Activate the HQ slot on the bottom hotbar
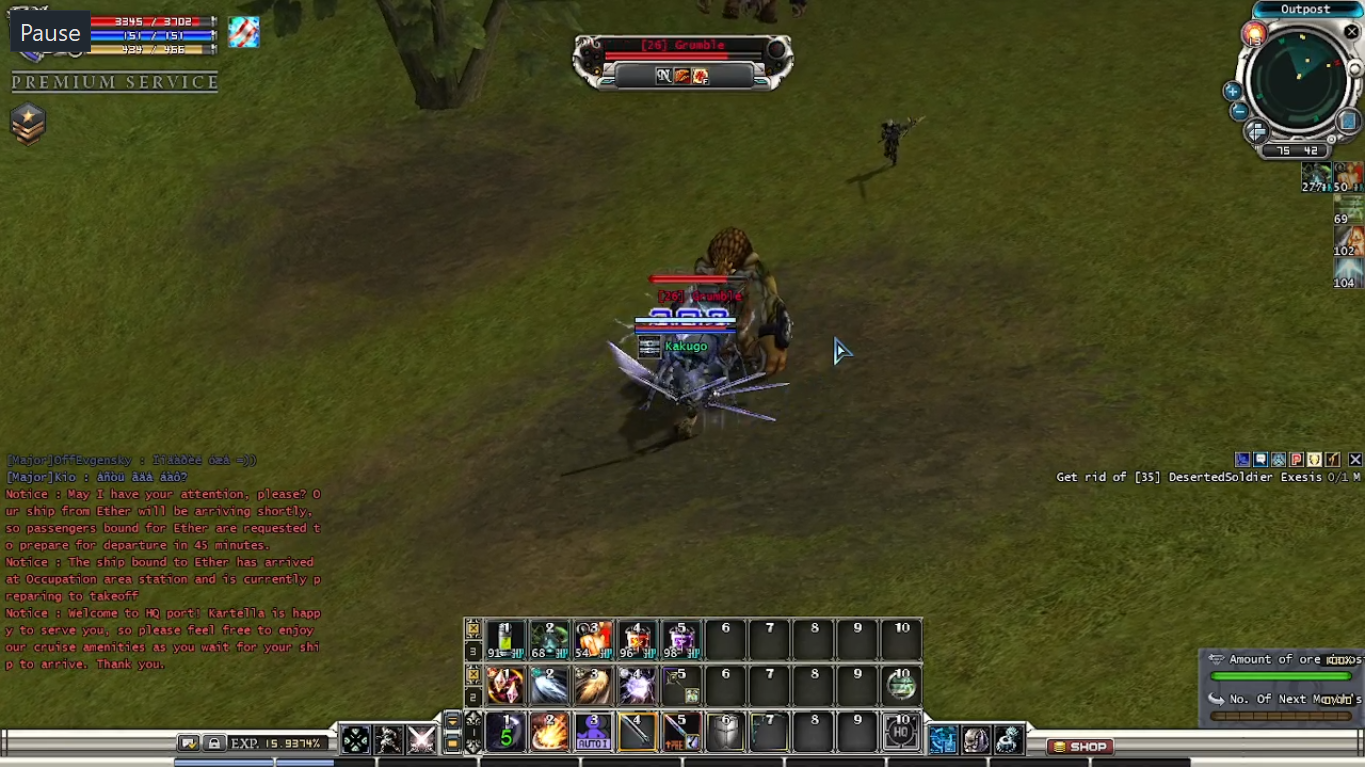The image size is (1365, 767). (901, 732)
